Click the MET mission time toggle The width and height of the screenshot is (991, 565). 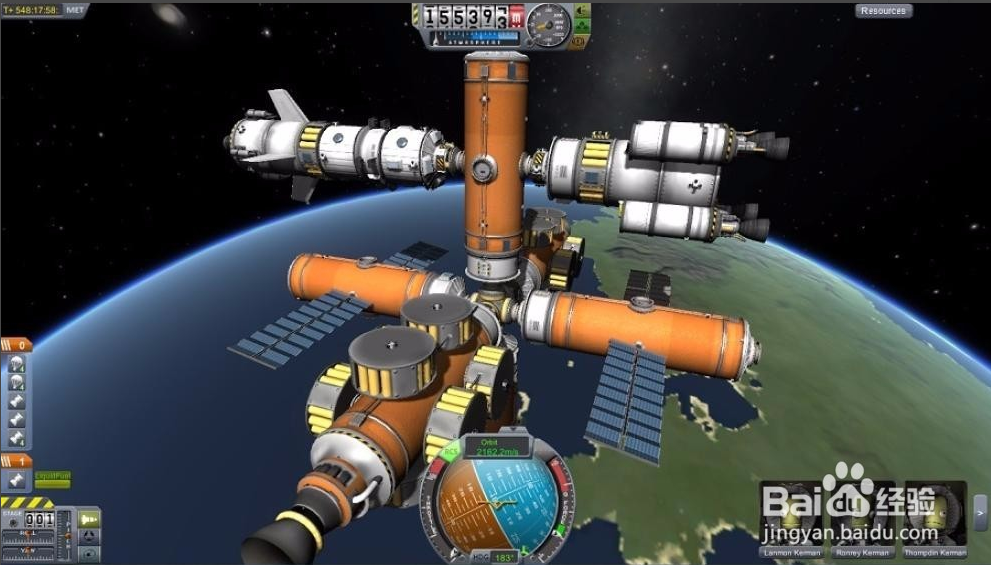point(75,10)
